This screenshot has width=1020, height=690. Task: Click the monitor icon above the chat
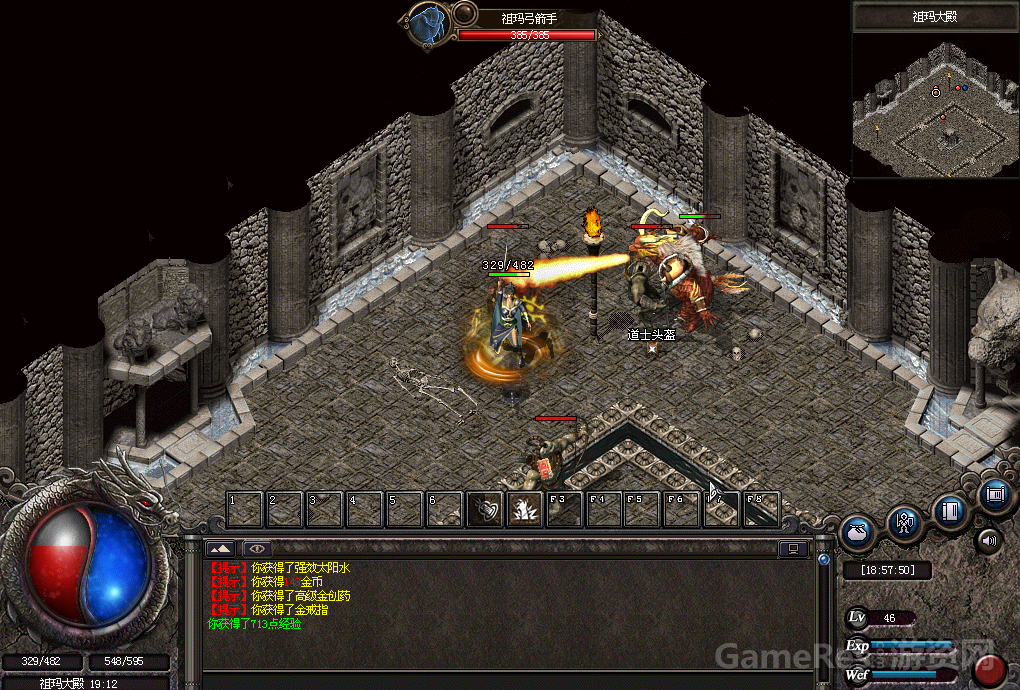coord(795,548)
